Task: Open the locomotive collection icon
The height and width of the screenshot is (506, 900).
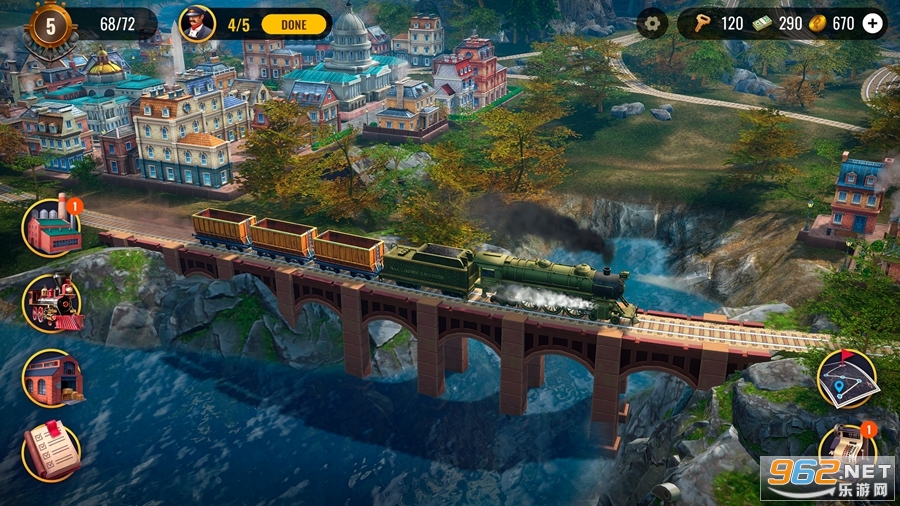Action: [52, 303]
